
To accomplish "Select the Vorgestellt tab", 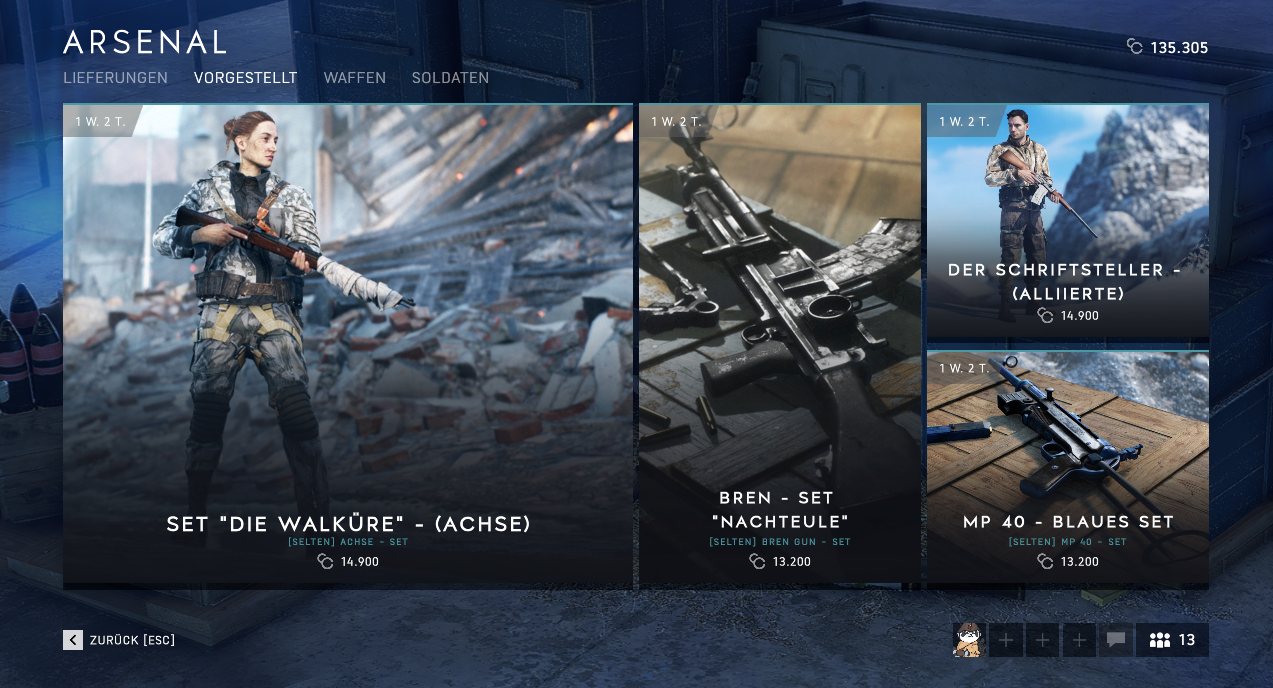I will 245,78.
